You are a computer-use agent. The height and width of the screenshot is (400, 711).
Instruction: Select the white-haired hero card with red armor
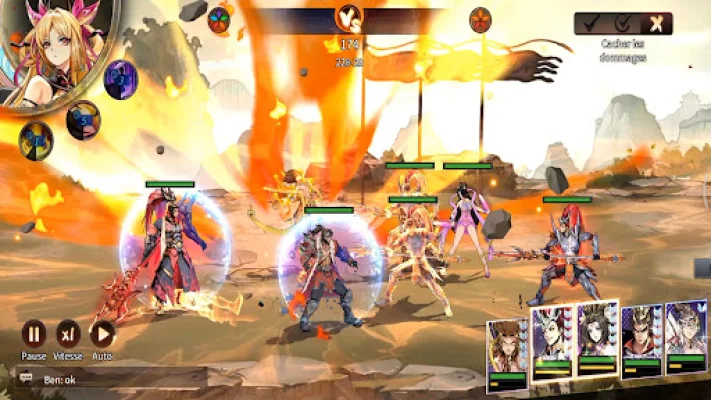551,340
